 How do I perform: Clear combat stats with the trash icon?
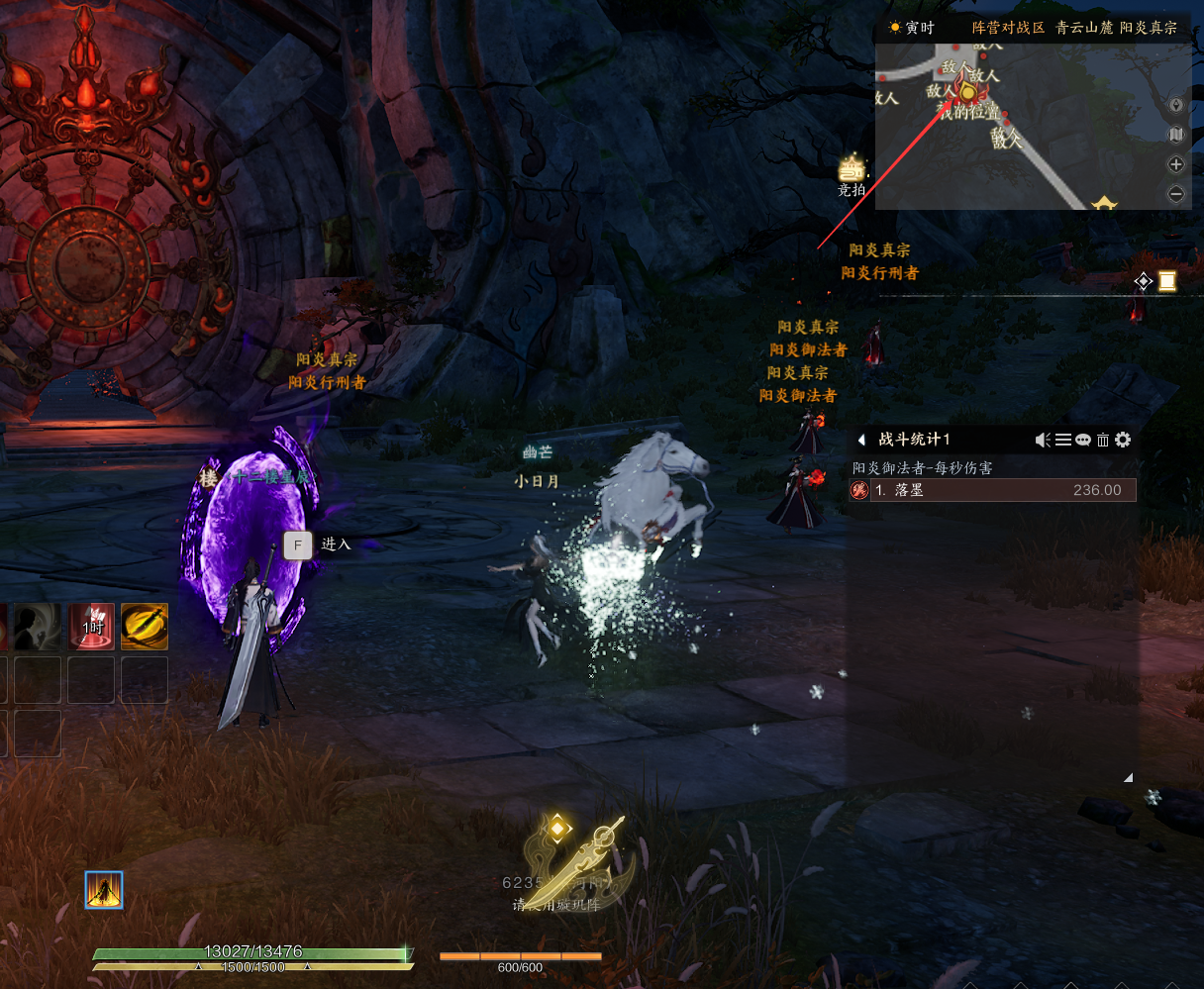pos(1102,440)
